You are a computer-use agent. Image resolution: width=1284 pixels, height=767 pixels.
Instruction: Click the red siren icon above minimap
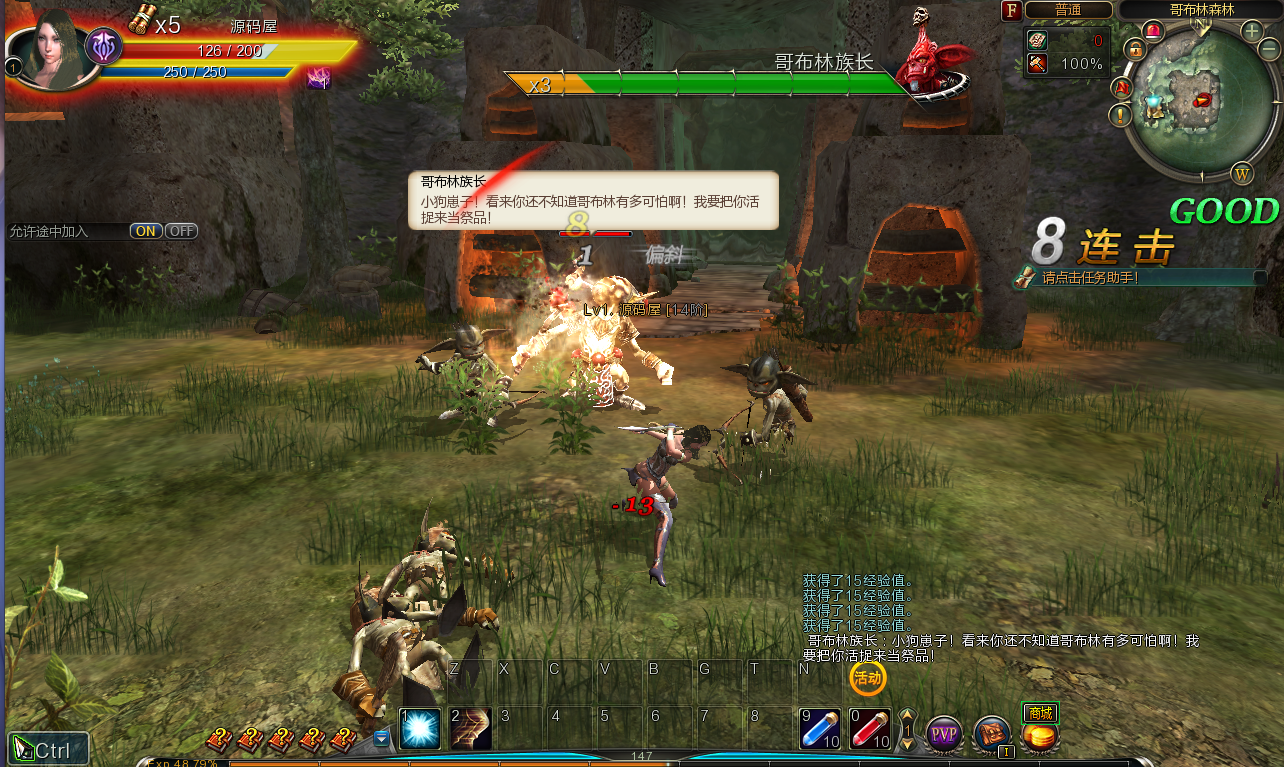pyautogui.click(x=1153, y=31)
